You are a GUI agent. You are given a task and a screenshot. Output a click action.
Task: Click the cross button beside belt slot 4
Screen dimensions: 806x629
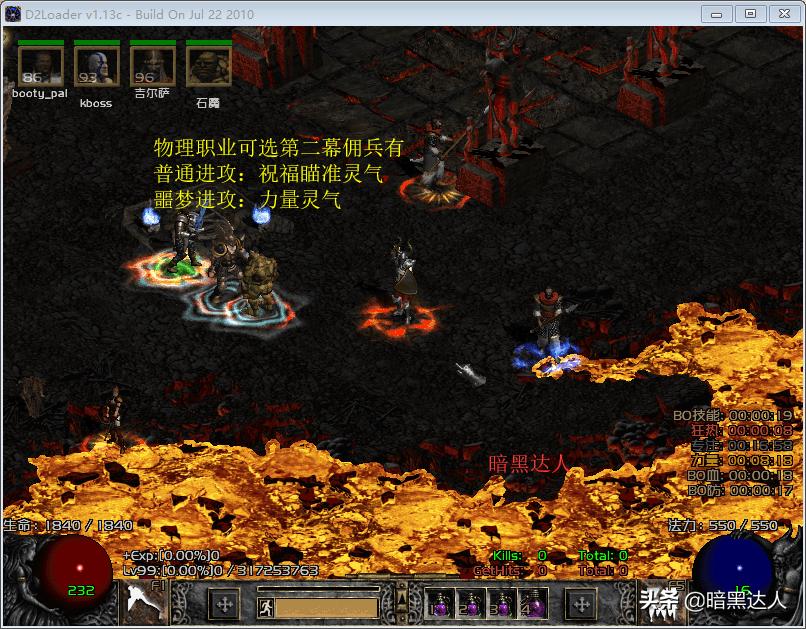click(x=581, y=605)
